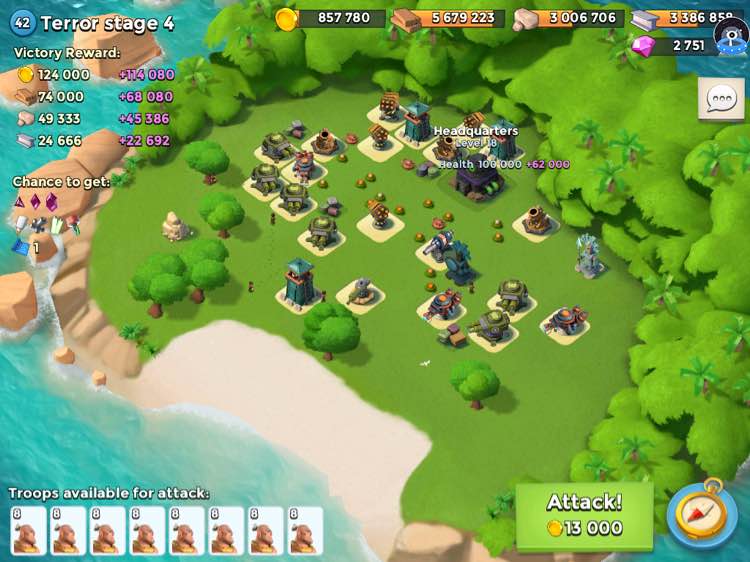
Task: Click the alien UFO overlay icon
Action: click(732, 35)
